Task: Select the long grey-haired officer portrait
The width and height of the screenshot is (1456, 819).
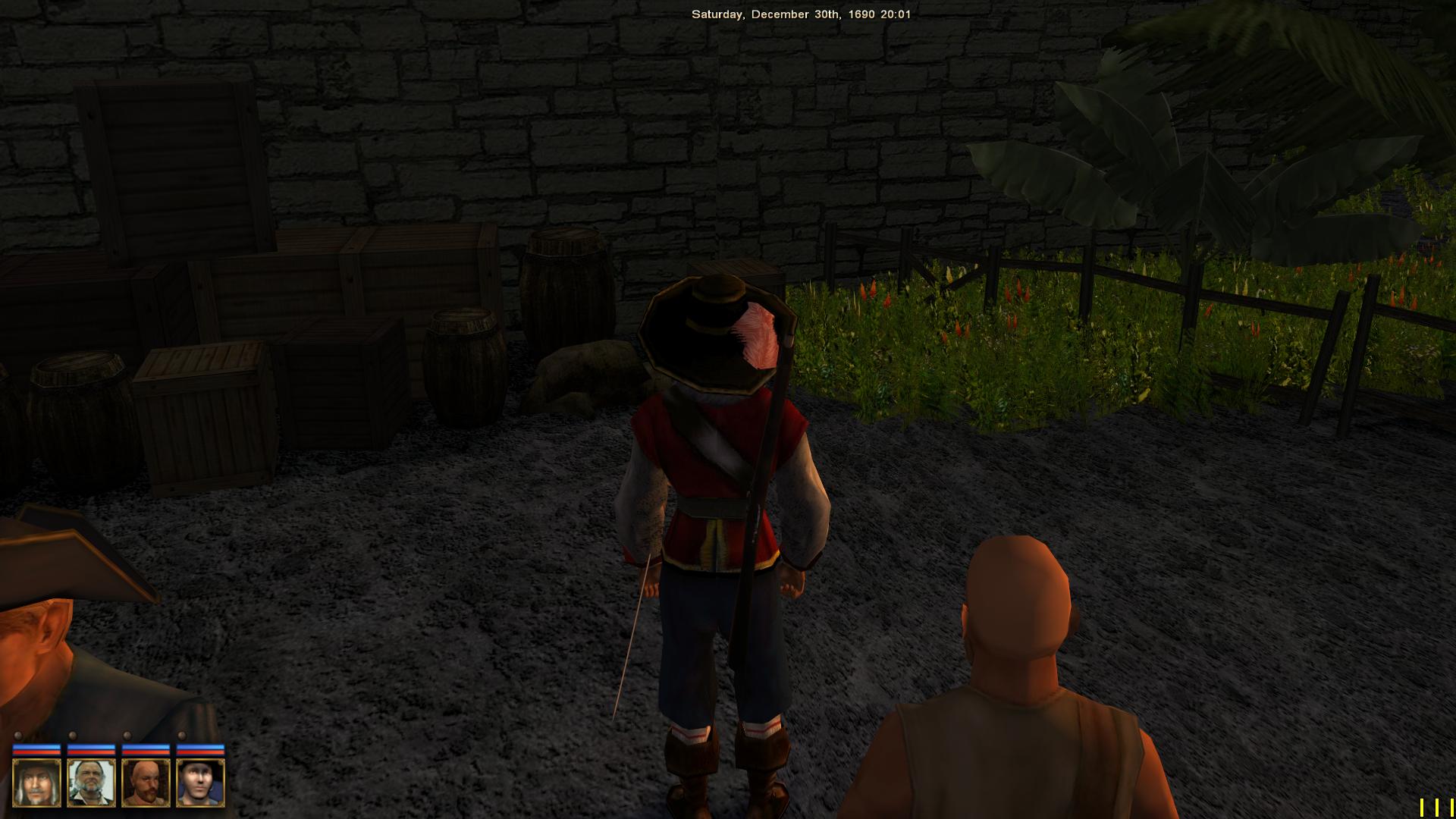Action: pos(36,783)
